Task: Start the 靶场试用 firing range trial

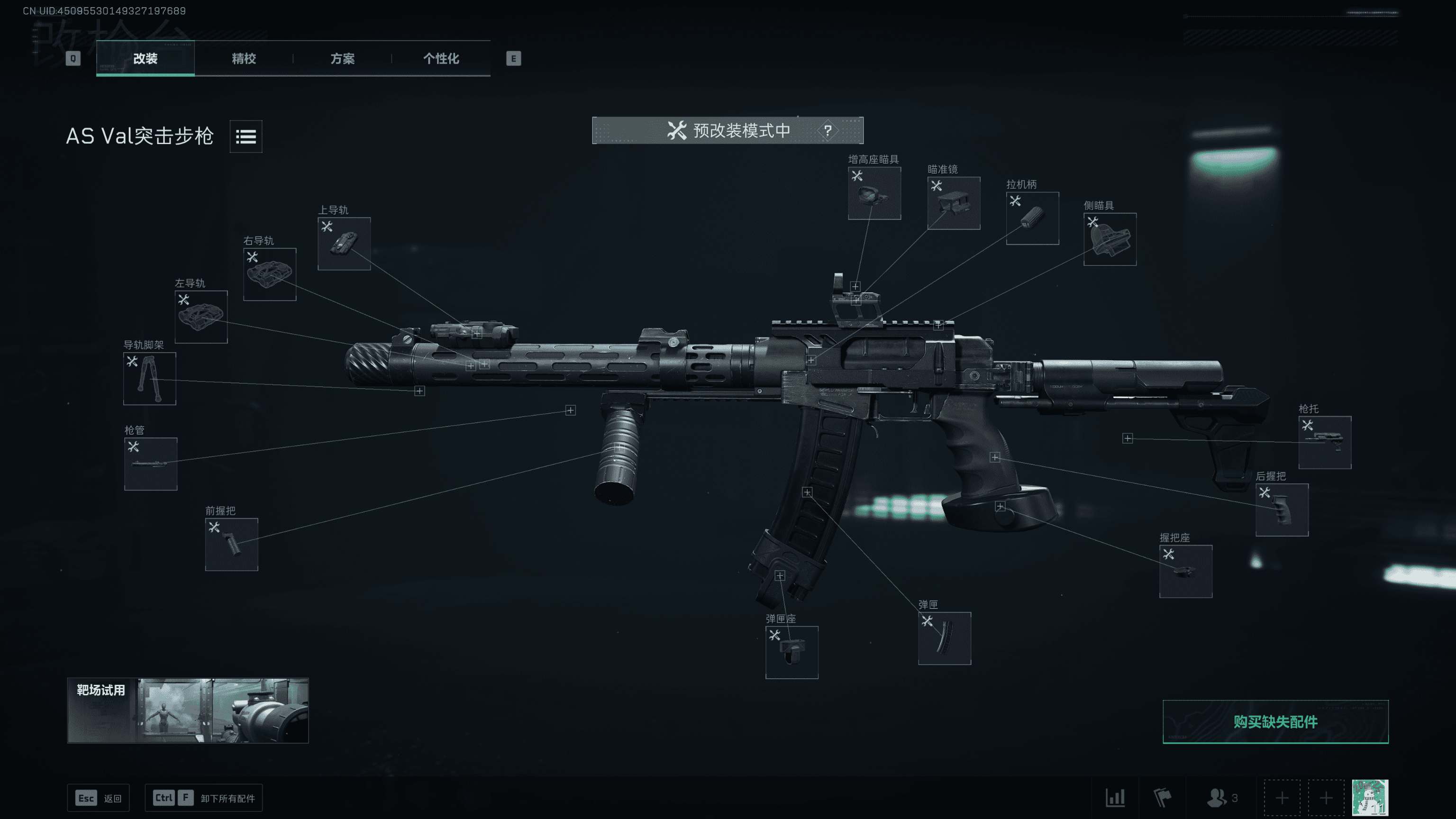Action: point(188,710)
